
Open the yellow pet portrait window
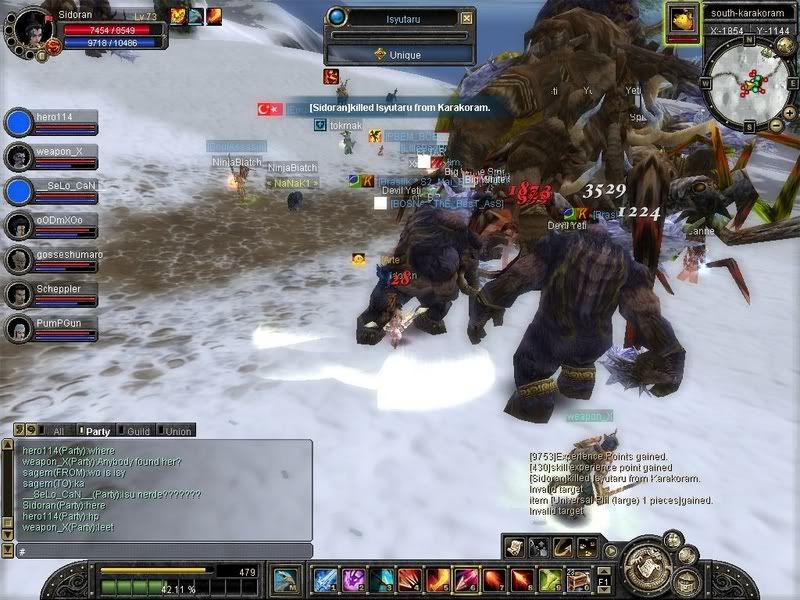[x=683, y=18]
